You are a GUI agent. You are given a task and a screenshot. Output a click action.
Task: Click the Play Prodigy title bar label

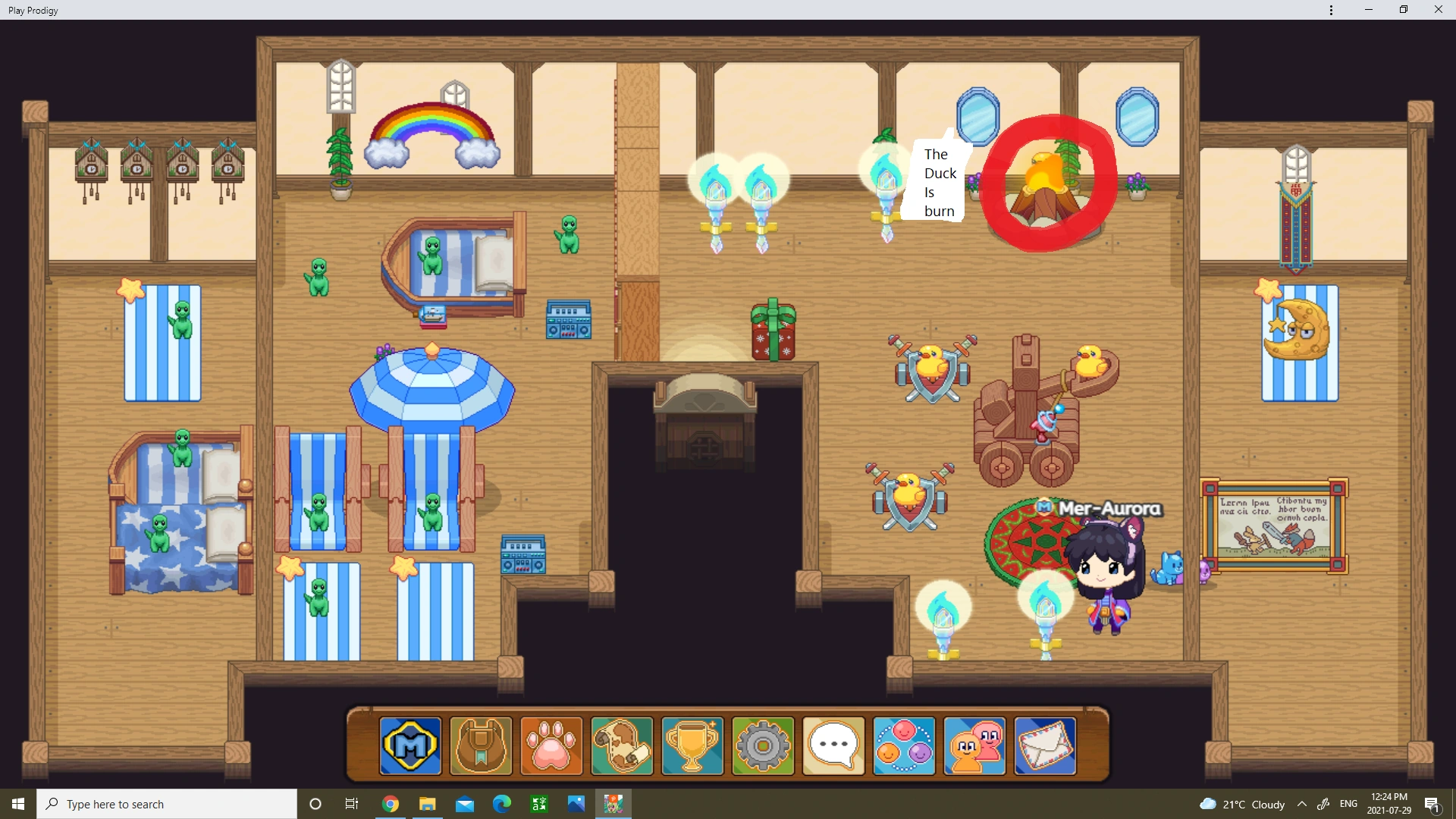tap(33, 10)
